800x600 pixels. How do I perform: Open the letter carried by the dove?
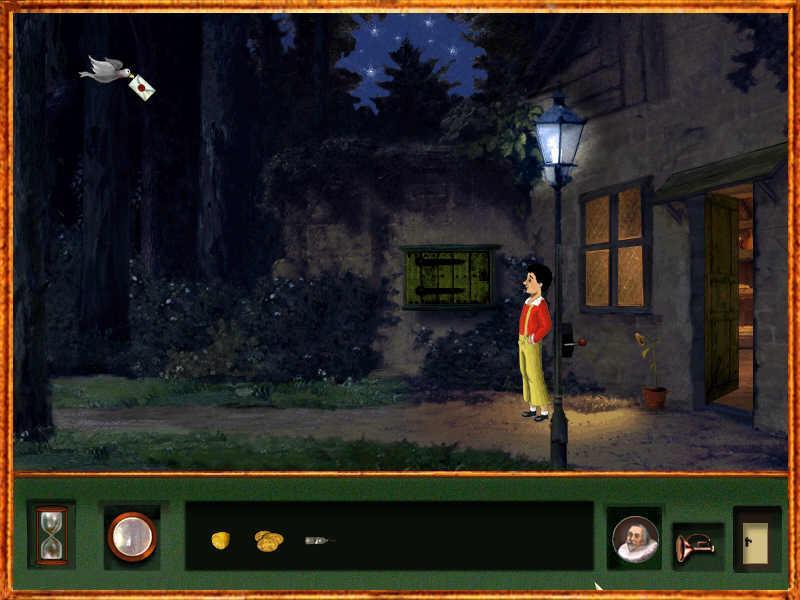141,87
